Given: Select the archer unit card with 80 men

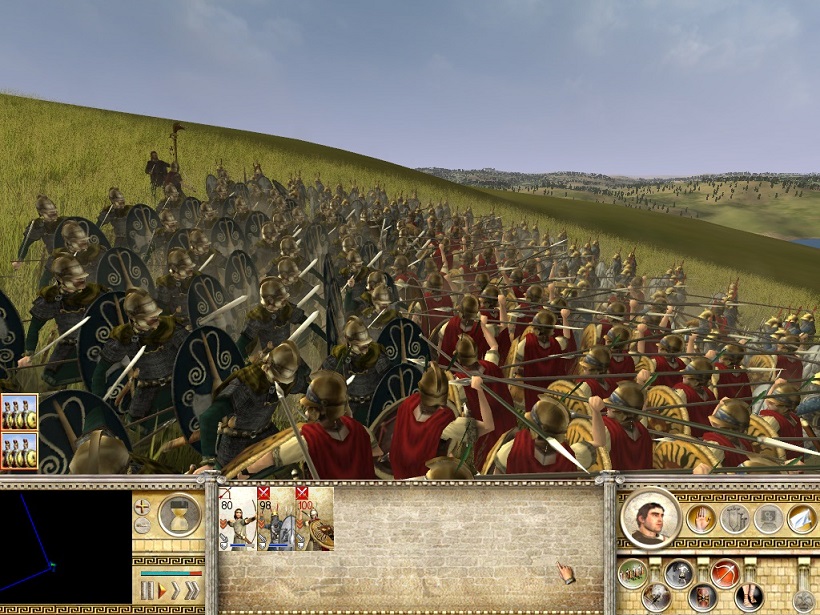Looking at the screenshot, I should click(237, 518).
